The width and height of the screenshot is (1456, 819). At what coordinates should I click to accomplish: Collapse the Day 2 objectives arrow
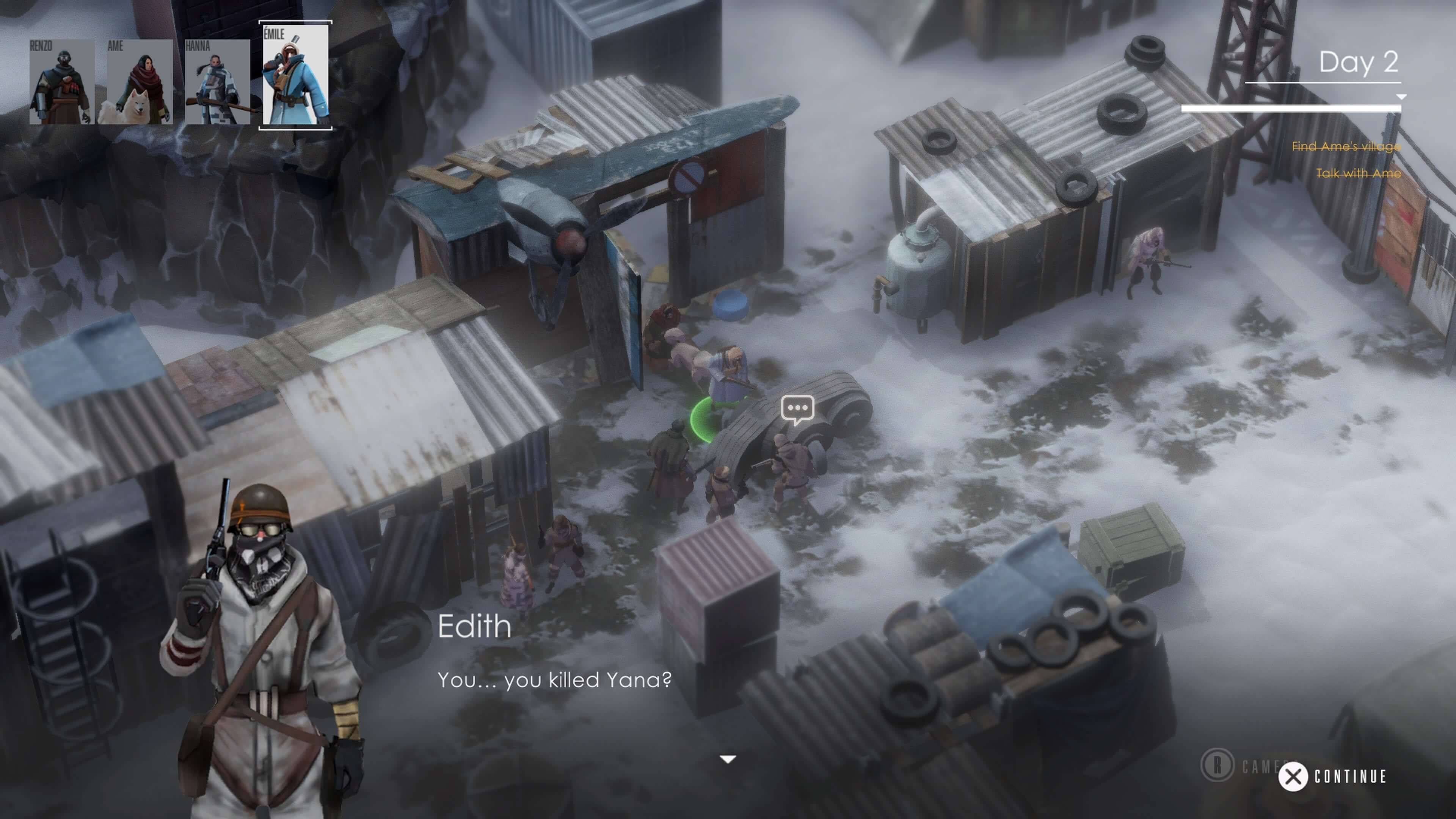click(1401, 97)
